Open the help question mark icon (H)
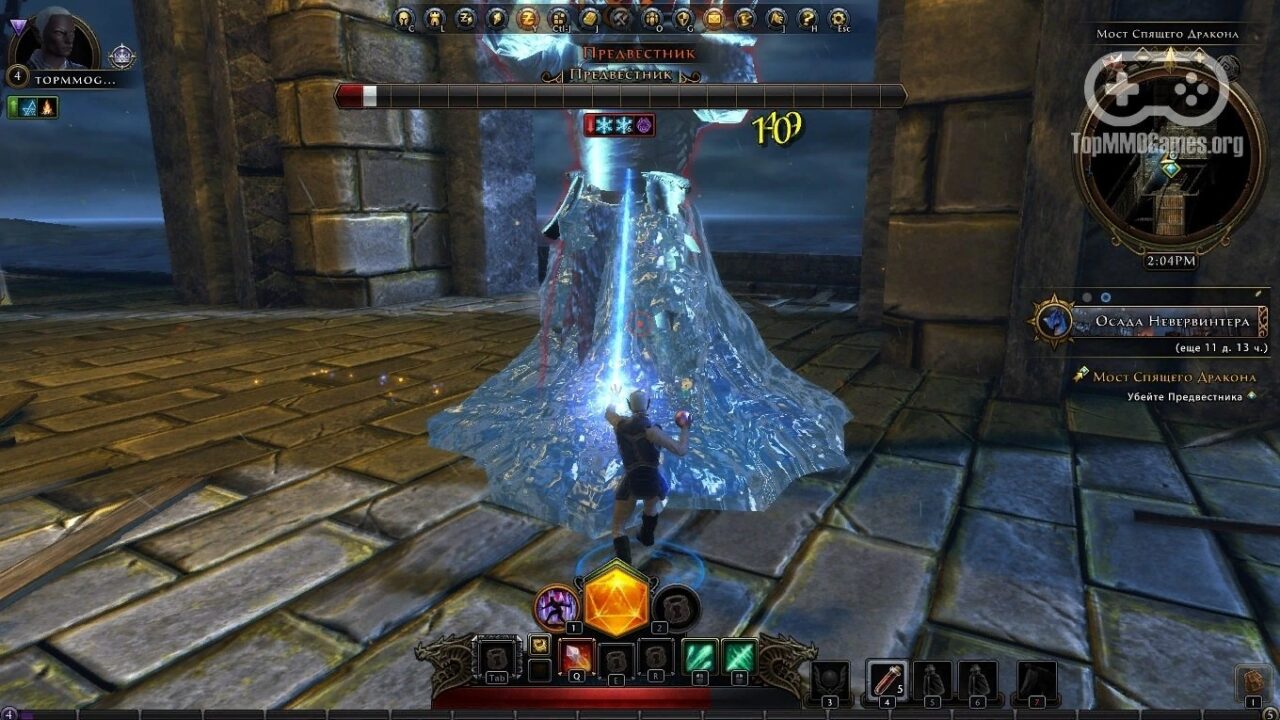 (808, 18)
